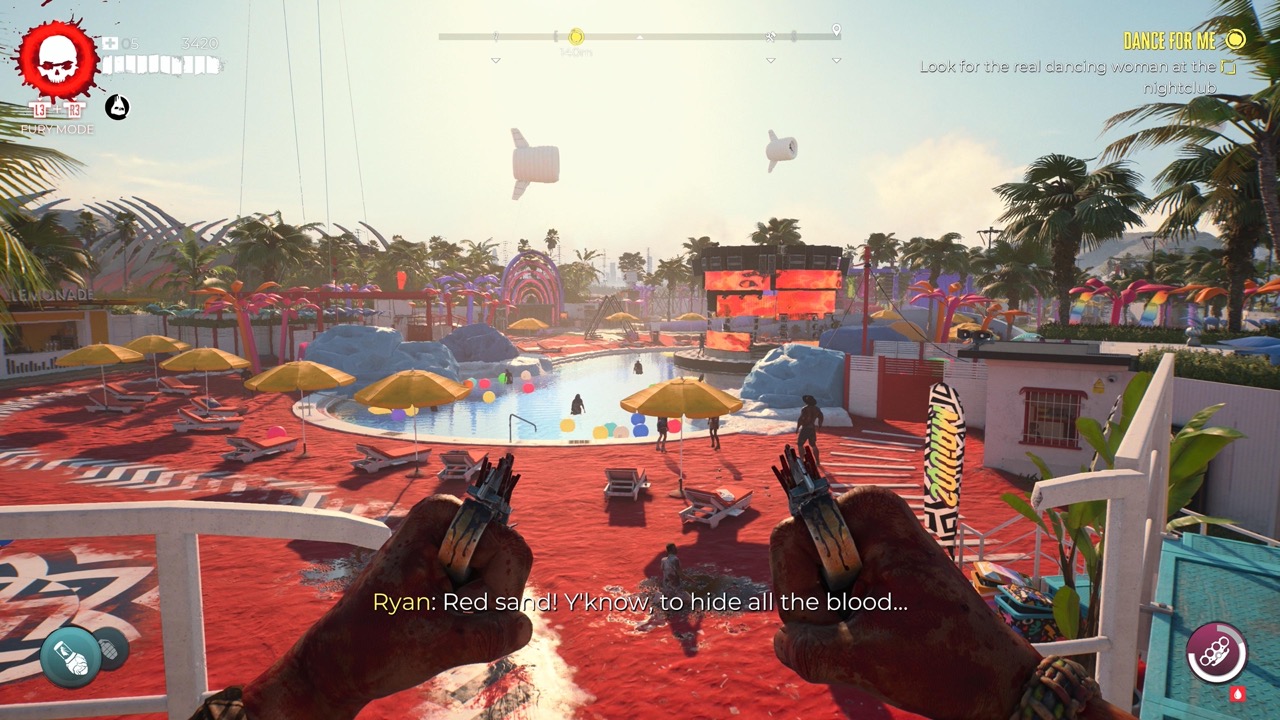Viewport: 1280px width, 720px height.
Task: Click the white health bar segments
Action: [162, 64]
